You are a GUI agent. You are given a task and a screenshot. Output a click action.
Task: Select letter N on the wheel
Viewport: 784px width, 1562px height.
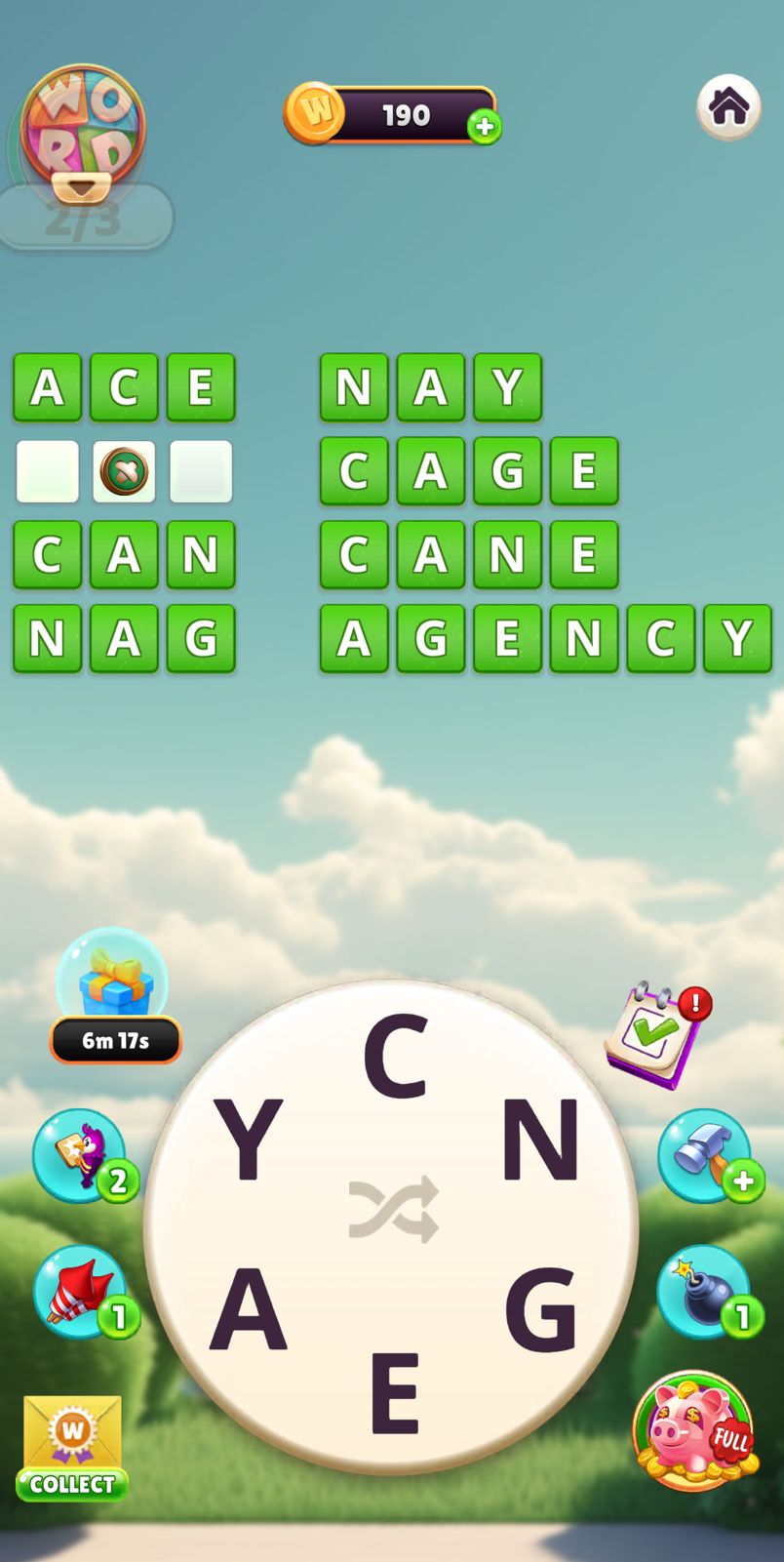click(x=540, y=1140)
